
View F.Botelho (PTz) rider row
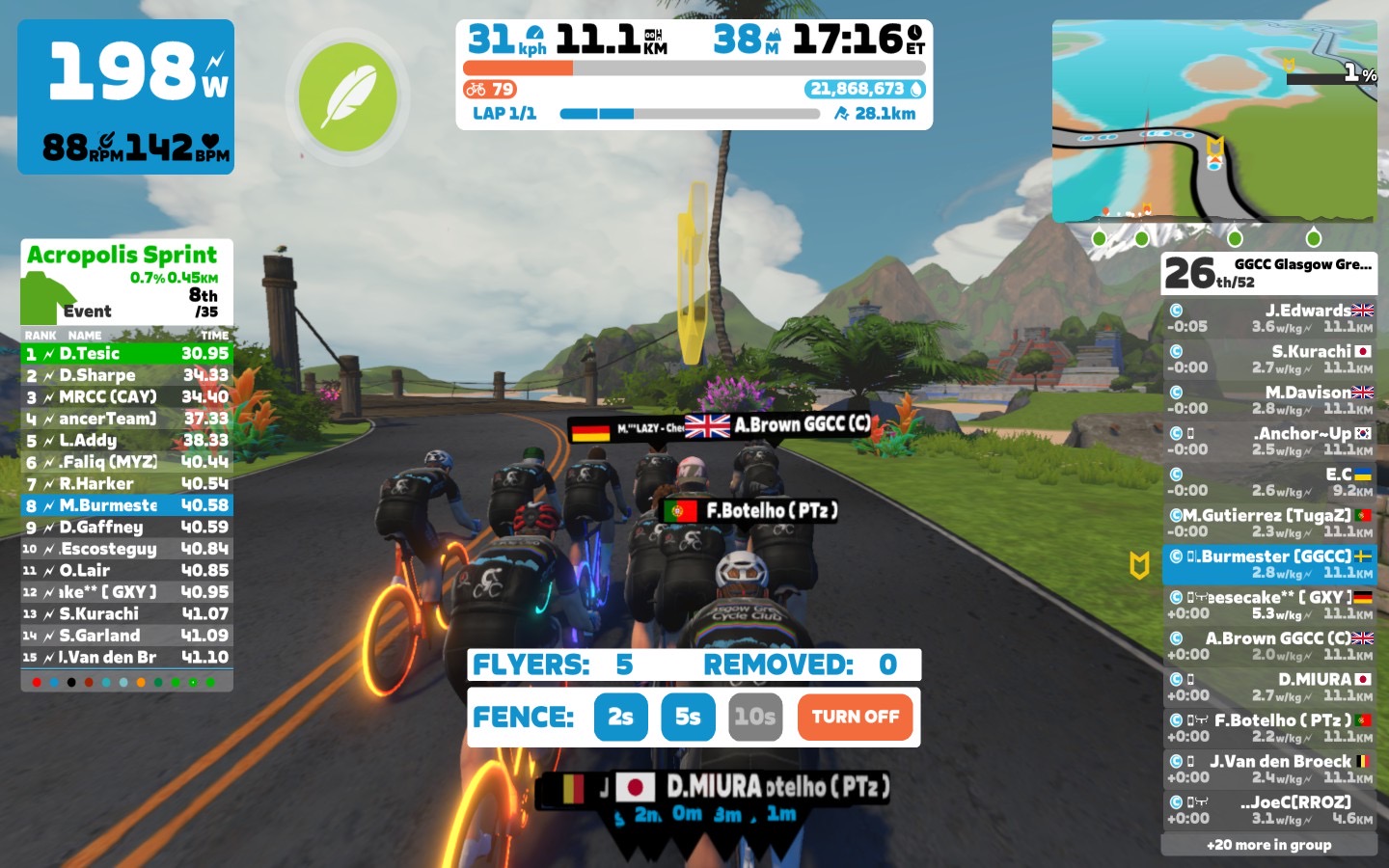(1268, 728)
